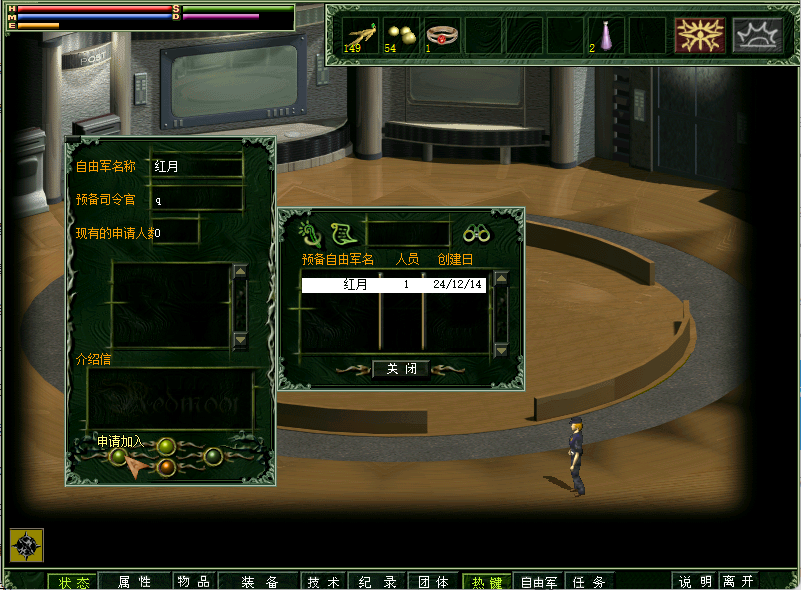Activate the grey sunrise skill icon
Image resolution: width=801 pixels, height=590 pixels.
757,35
